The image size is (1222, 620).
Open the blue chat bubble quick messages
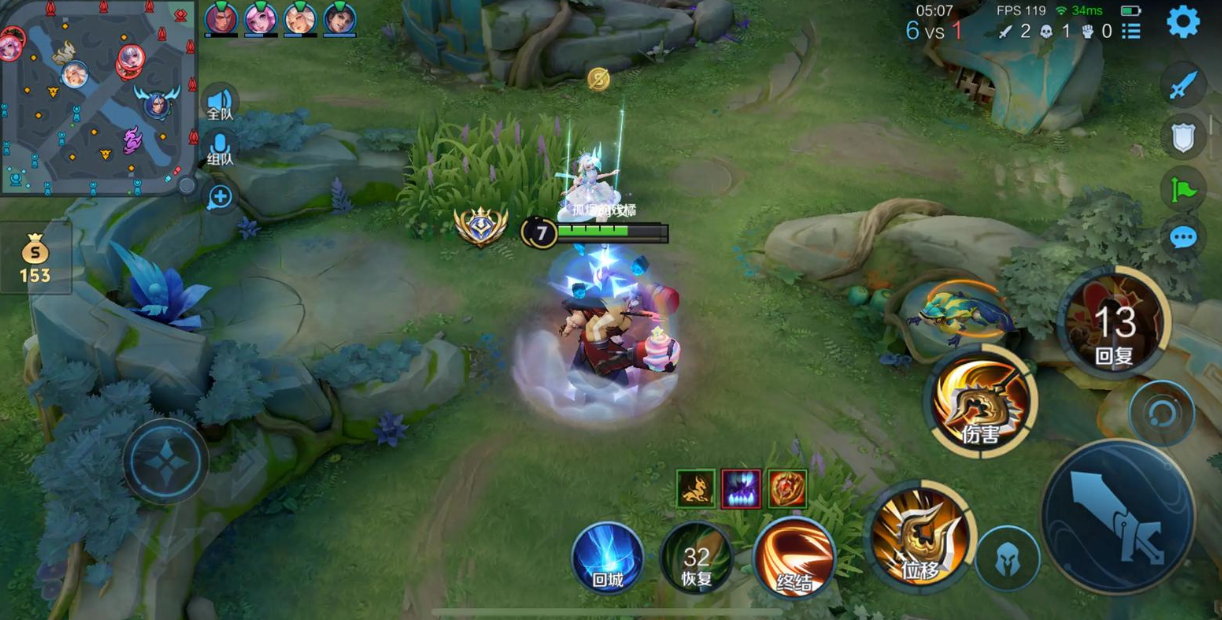tap(1183, 237)
